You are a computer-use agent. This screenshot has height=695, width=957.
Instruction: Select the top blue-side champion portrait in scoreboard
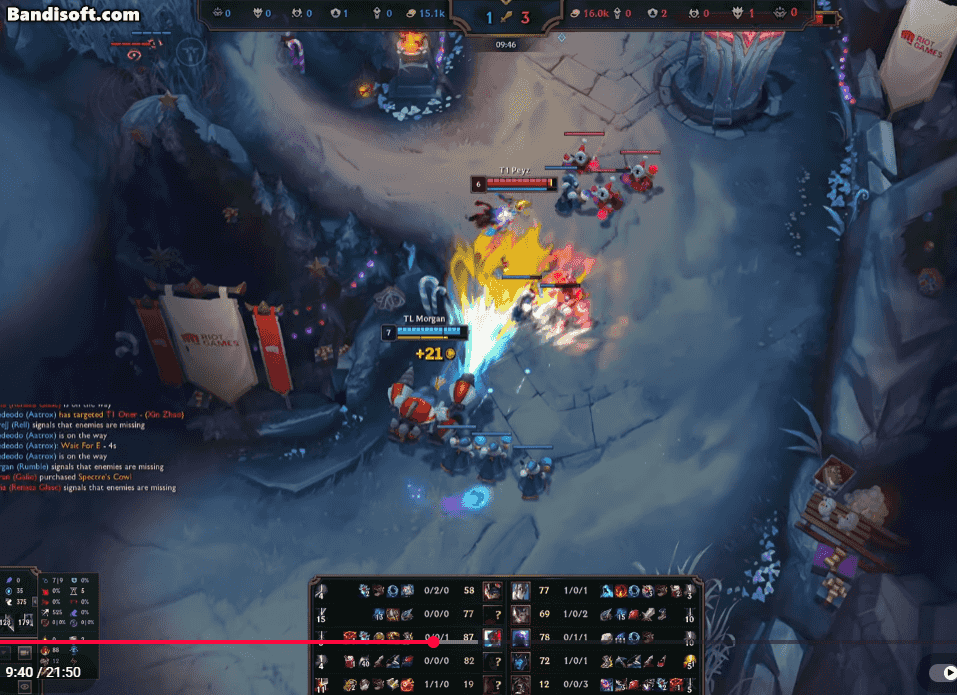click(x=492, y=591)
